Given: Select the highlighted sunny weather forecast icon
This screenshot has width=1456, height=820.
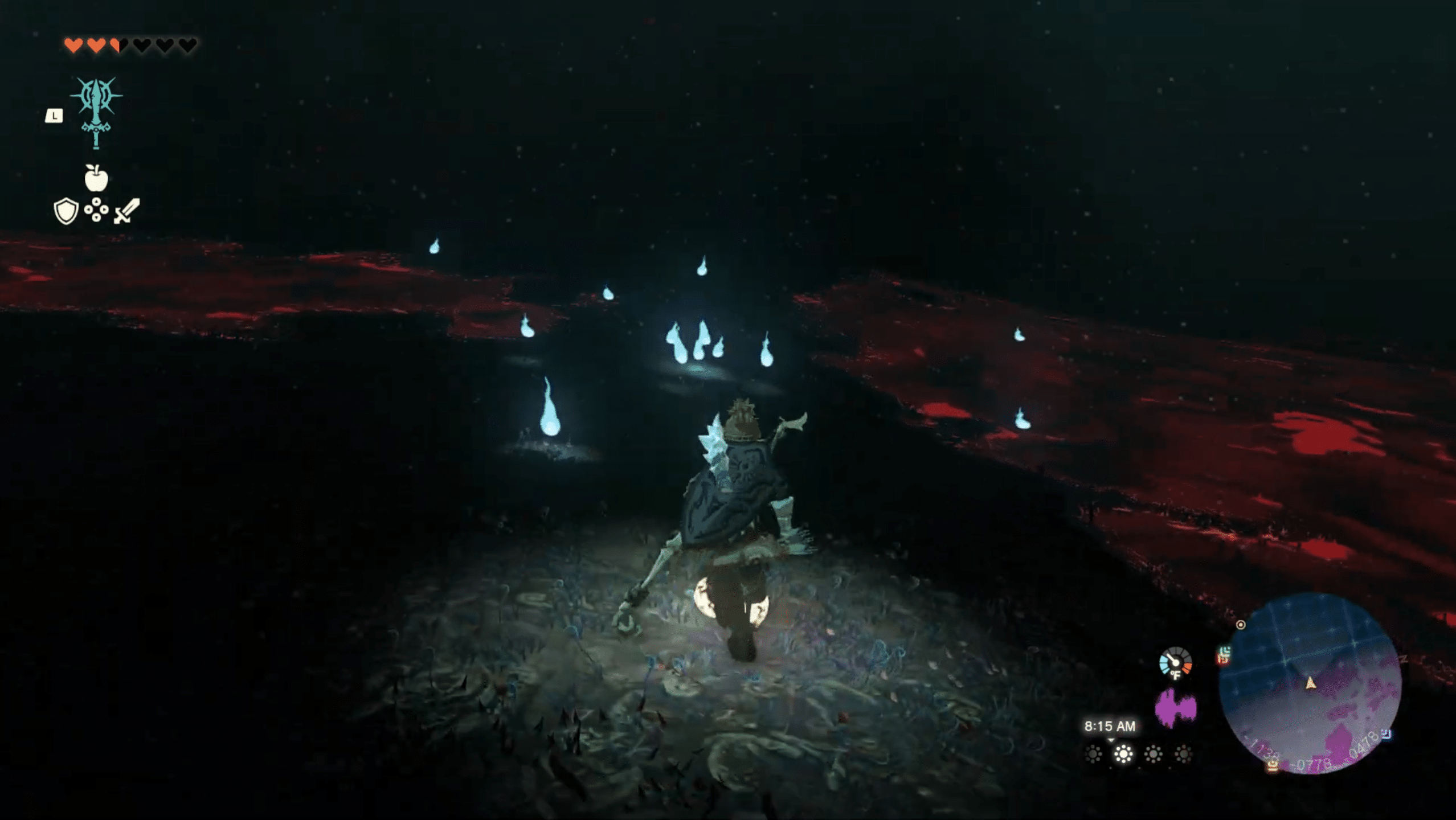Looking at the screenshot, I should pos(1123,755).
